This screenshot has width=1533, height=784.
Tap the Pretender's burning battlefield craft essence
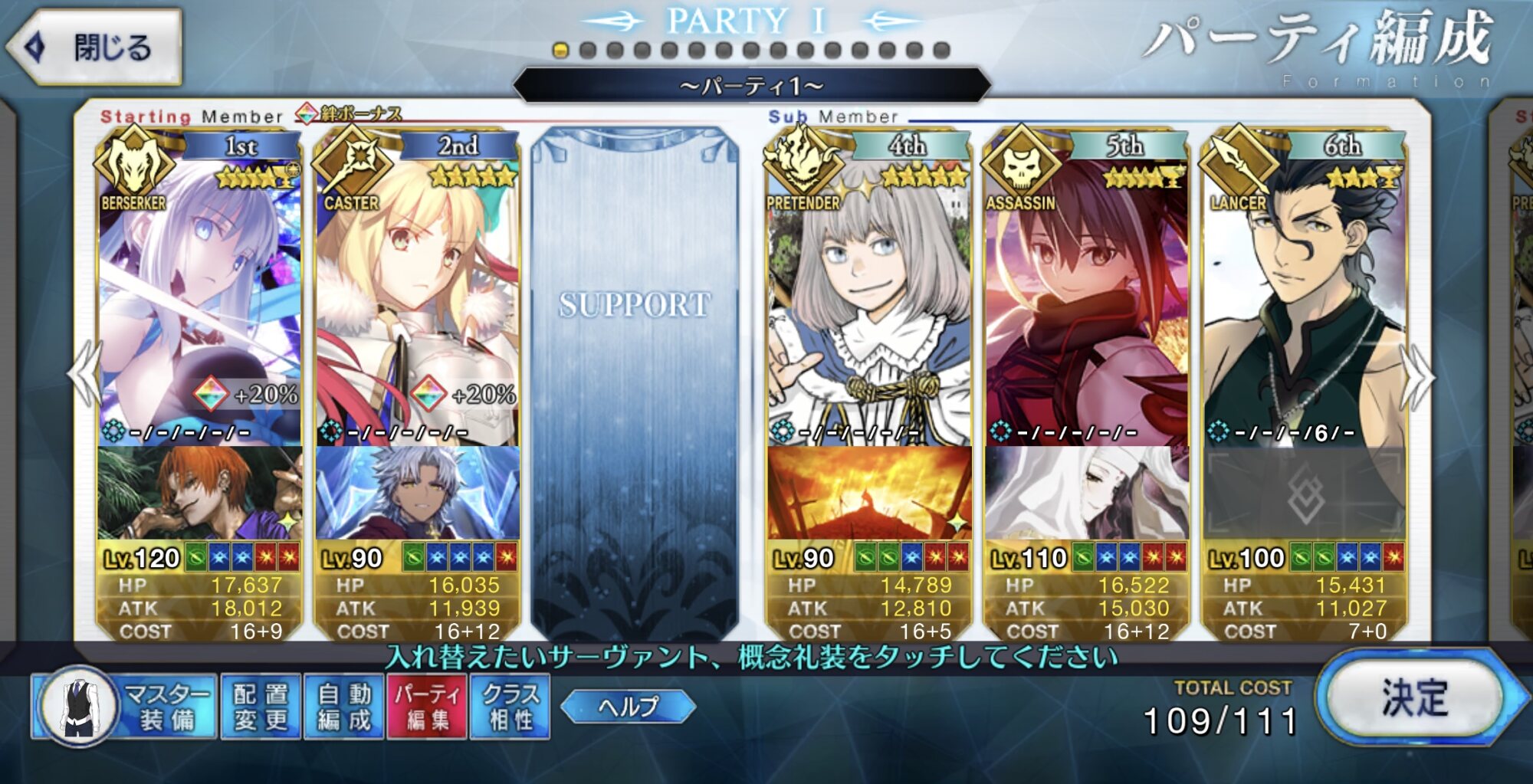(x=869, y=493)
